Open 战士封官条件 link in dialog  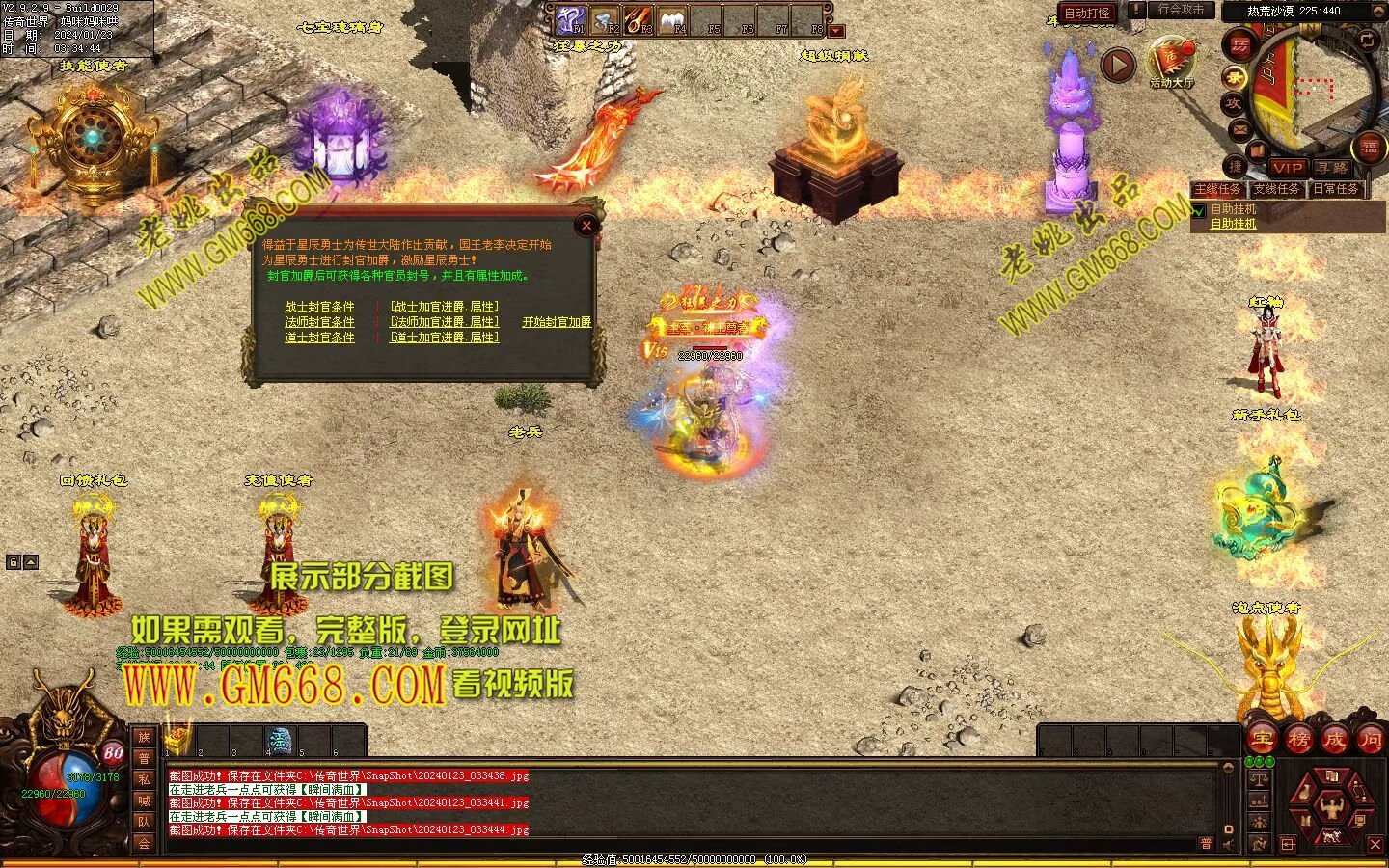tap(319, 307)
